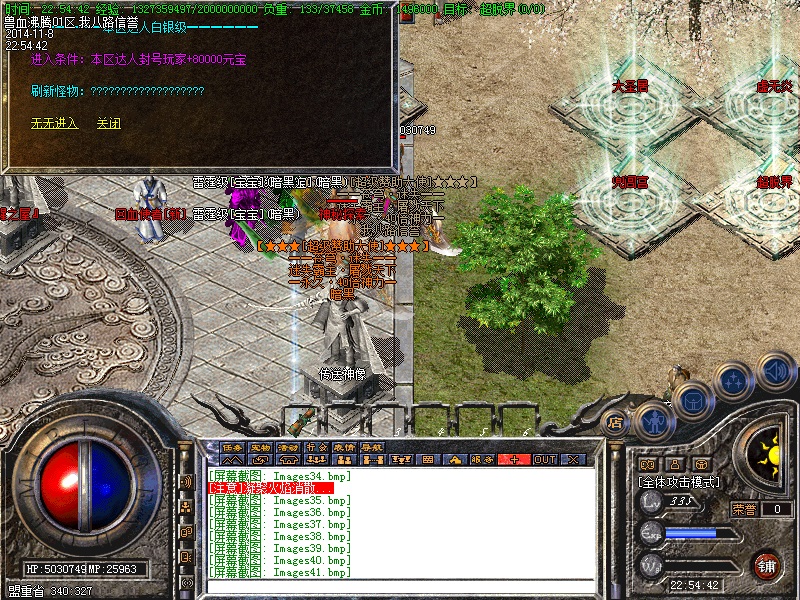Click the OUT button above chat
This screenshot has height=600, width=800.
click(x=544, y=459)
